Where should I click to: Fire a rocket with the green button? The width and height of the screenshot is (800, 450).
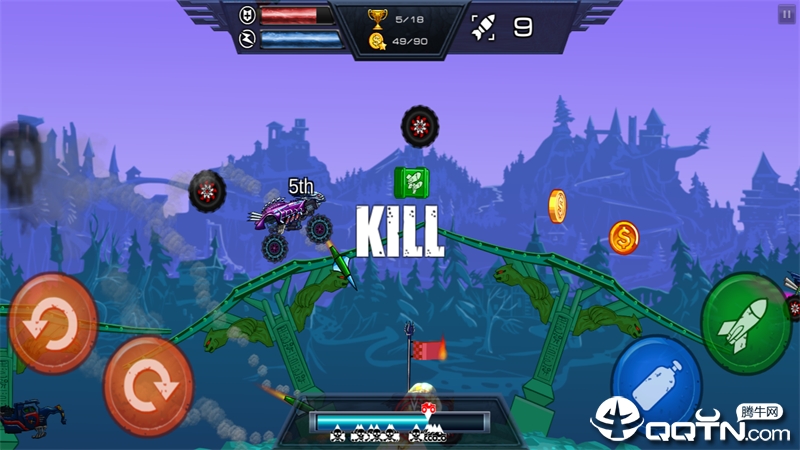[x=746, y=323]
